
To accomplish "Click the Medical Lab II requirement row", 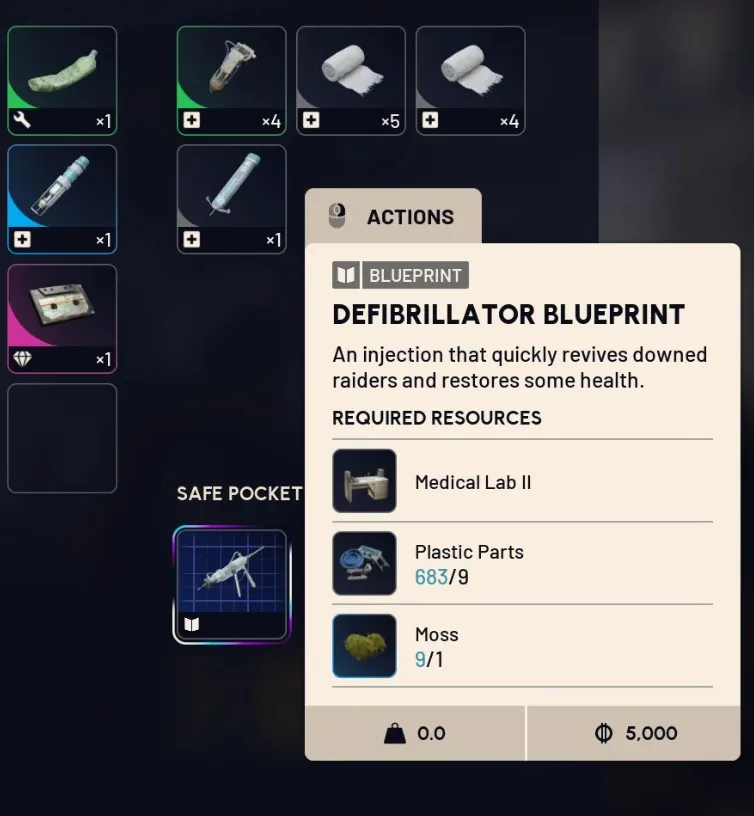I will (522, 482).
